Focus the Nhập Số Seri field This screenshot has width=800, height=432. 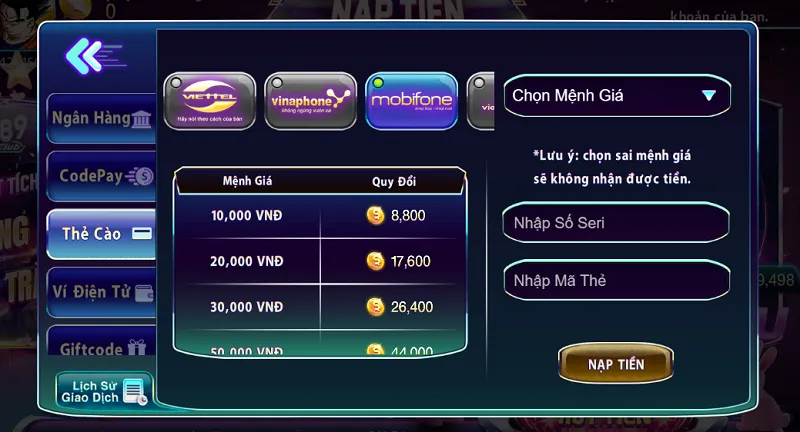(x=616, y=222)
